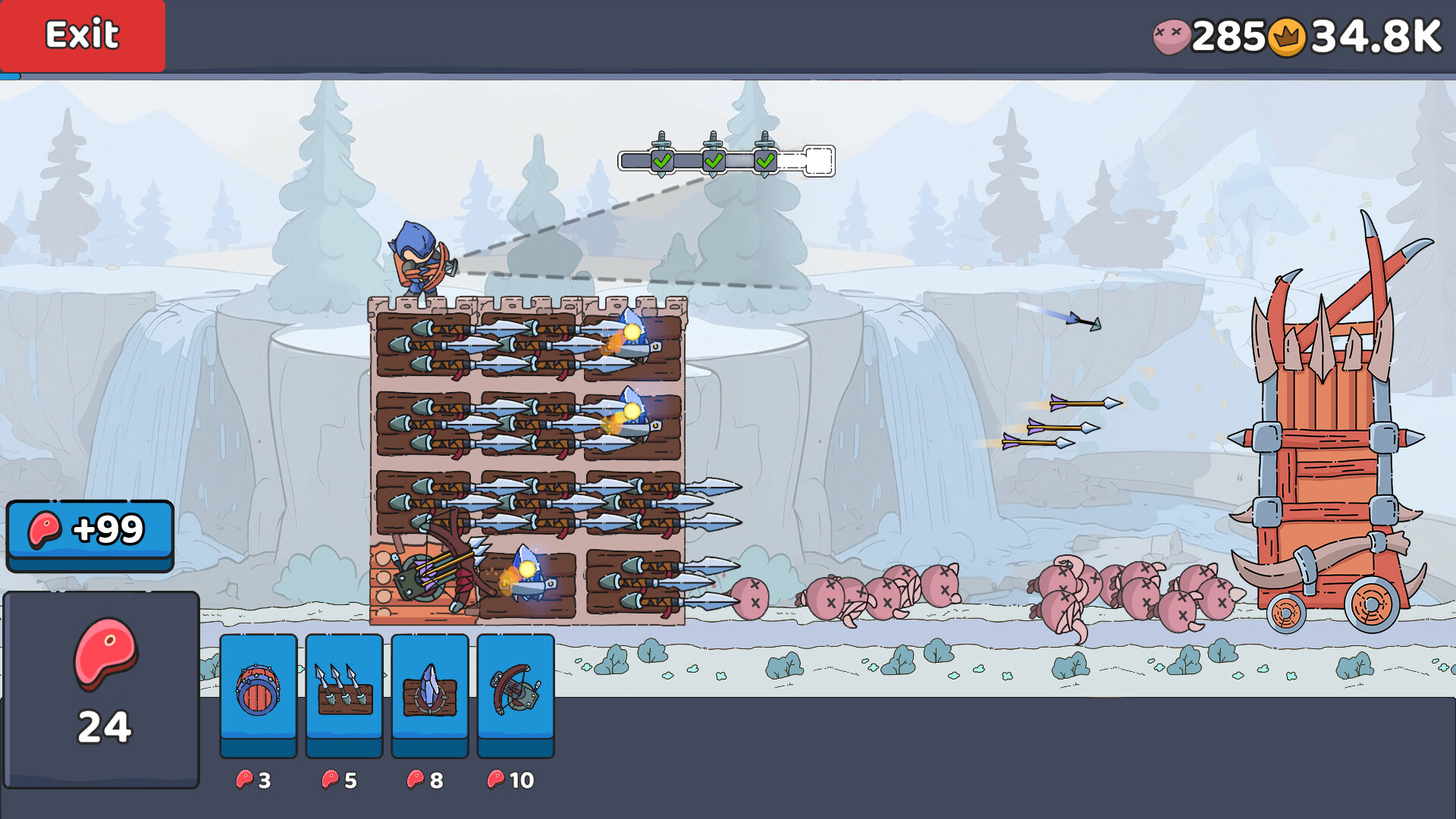Click the meat icon under the barrel card

point(244,779)
